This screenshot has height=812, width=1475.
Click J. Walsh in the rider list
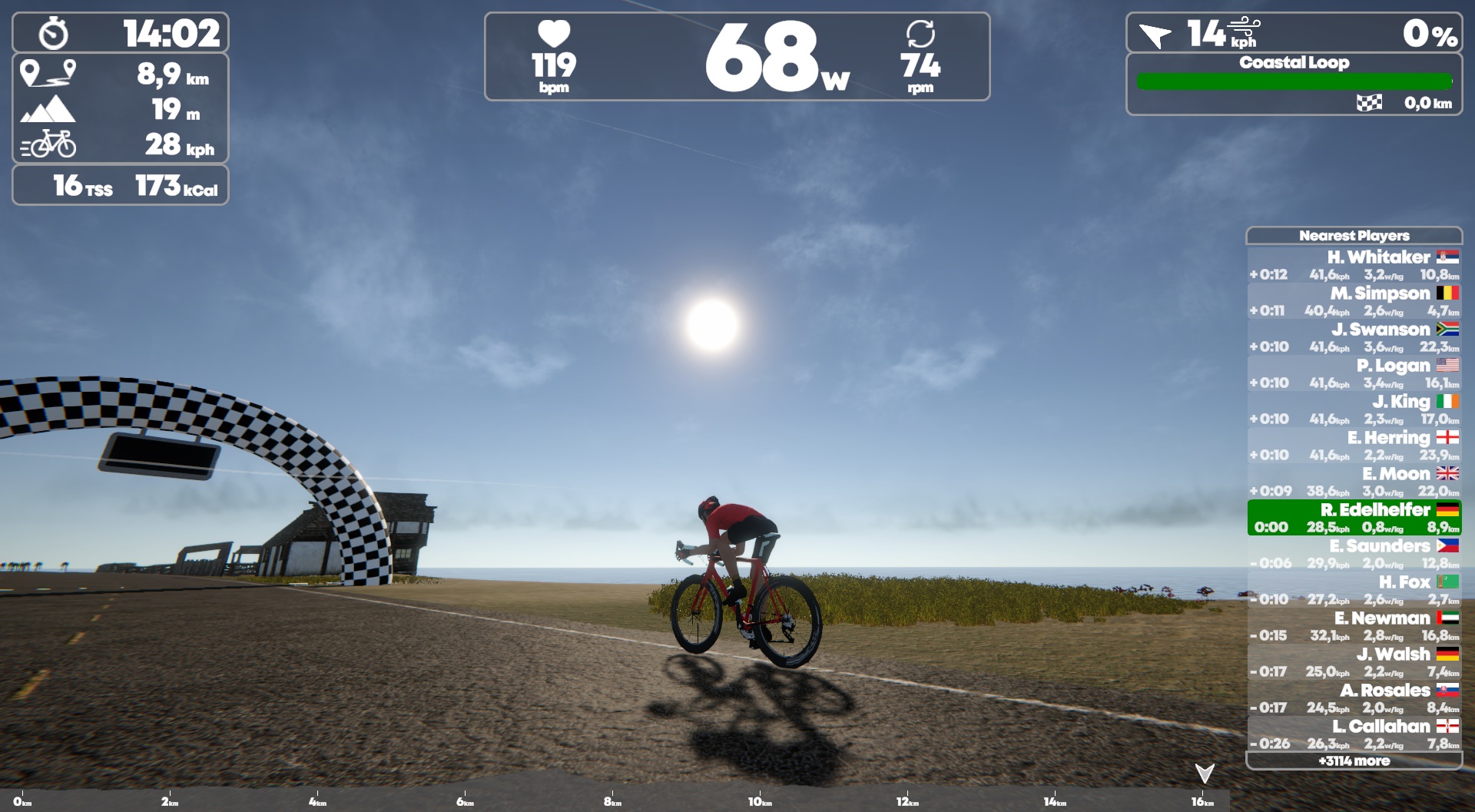tap(1354, 662)
